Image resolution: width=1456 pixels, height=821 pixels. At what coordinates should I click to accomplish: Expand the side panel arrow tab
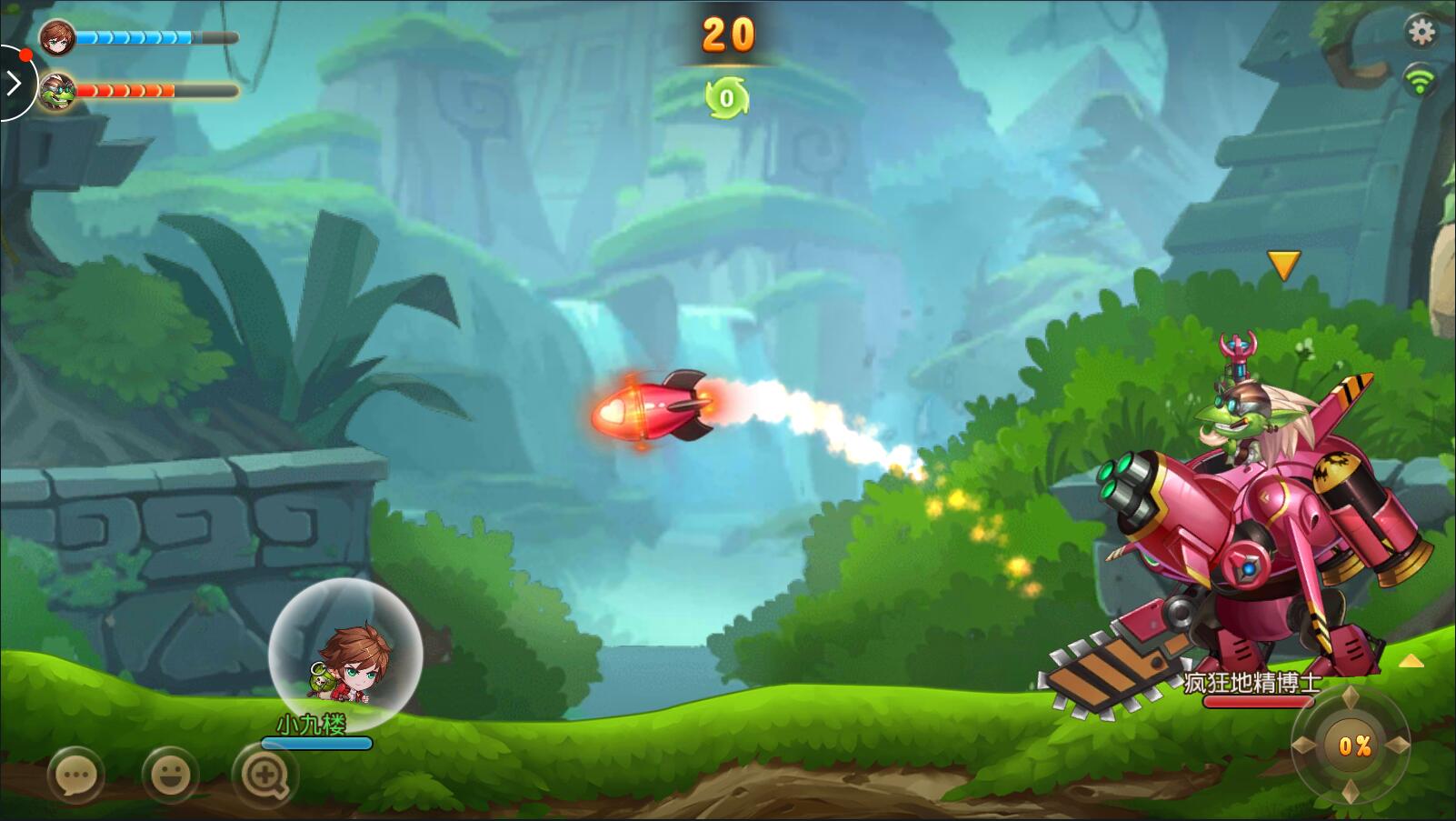point(14,85)
